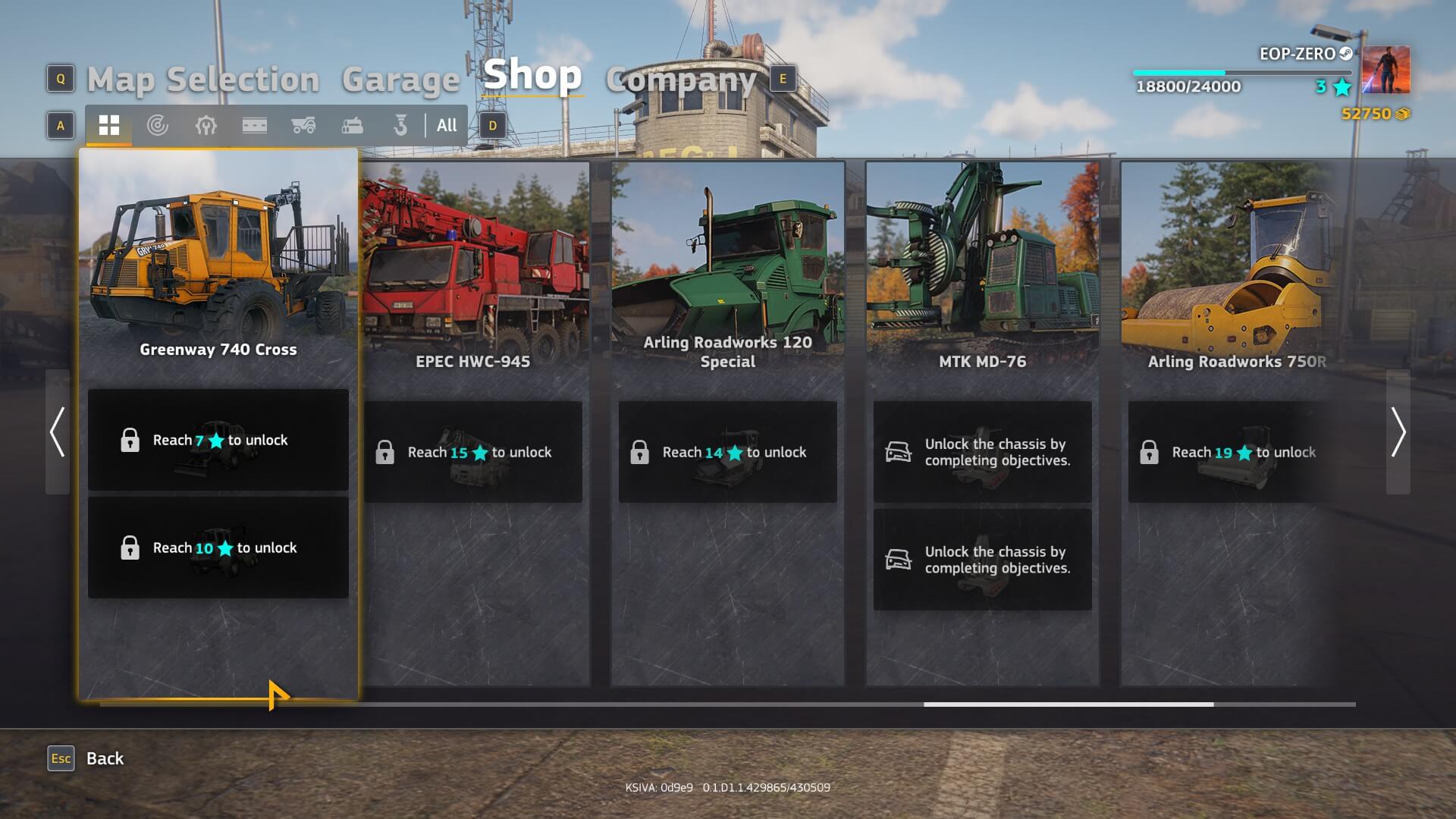Filter shop by road construction category
This screenshot has height=819, width=1456.
tap(255, 126)
